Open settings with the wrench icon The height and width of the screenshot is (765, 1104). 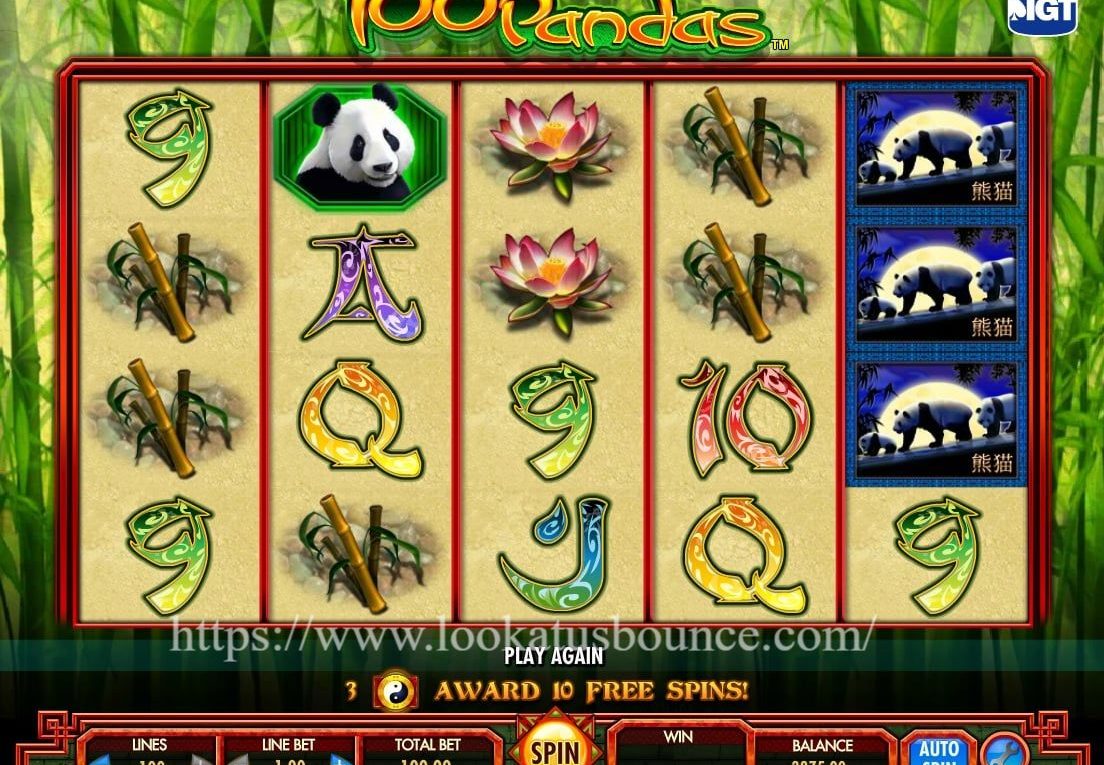(1003, 753)
